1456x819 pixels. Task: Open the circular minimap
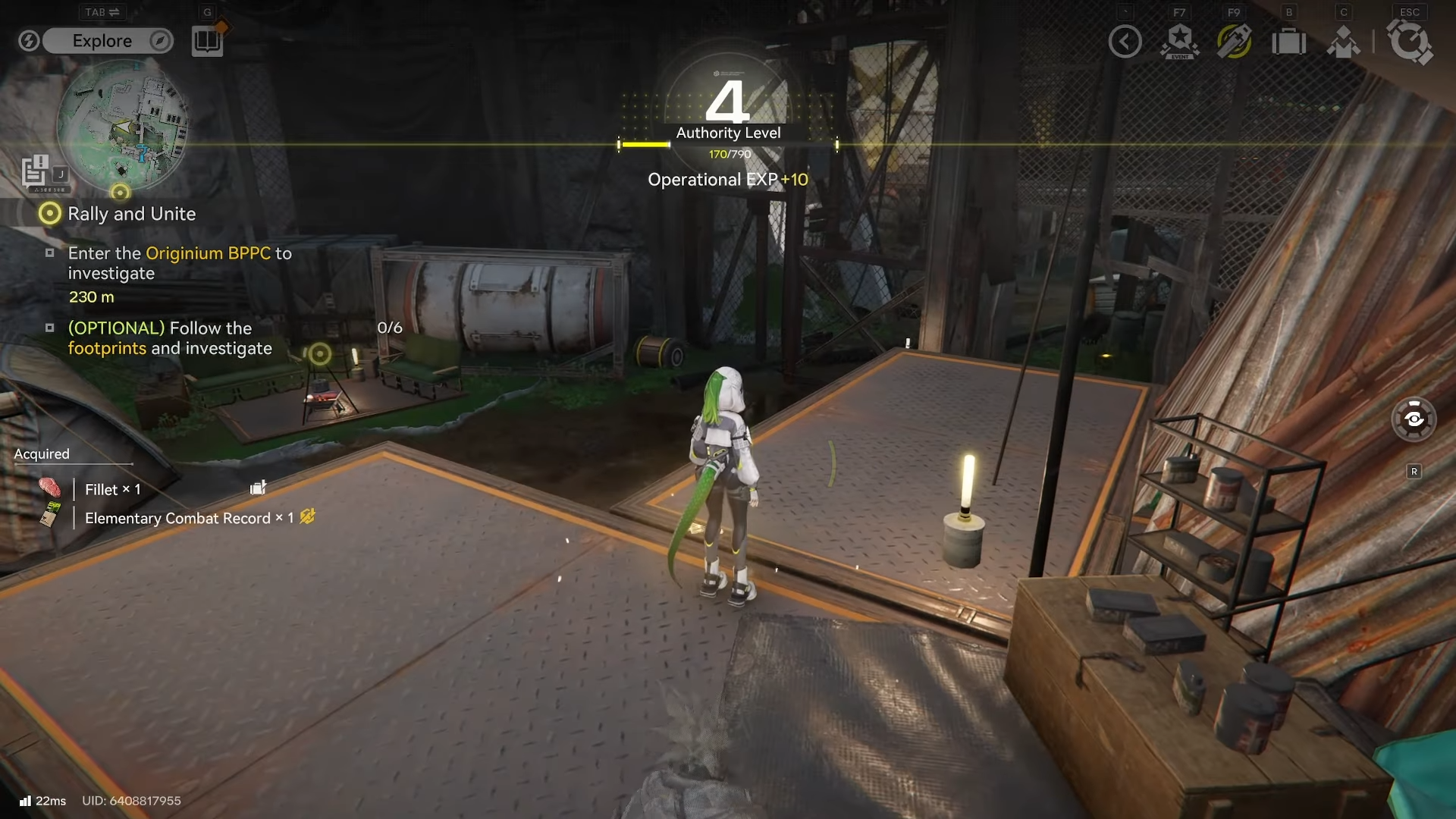(121, 125)
